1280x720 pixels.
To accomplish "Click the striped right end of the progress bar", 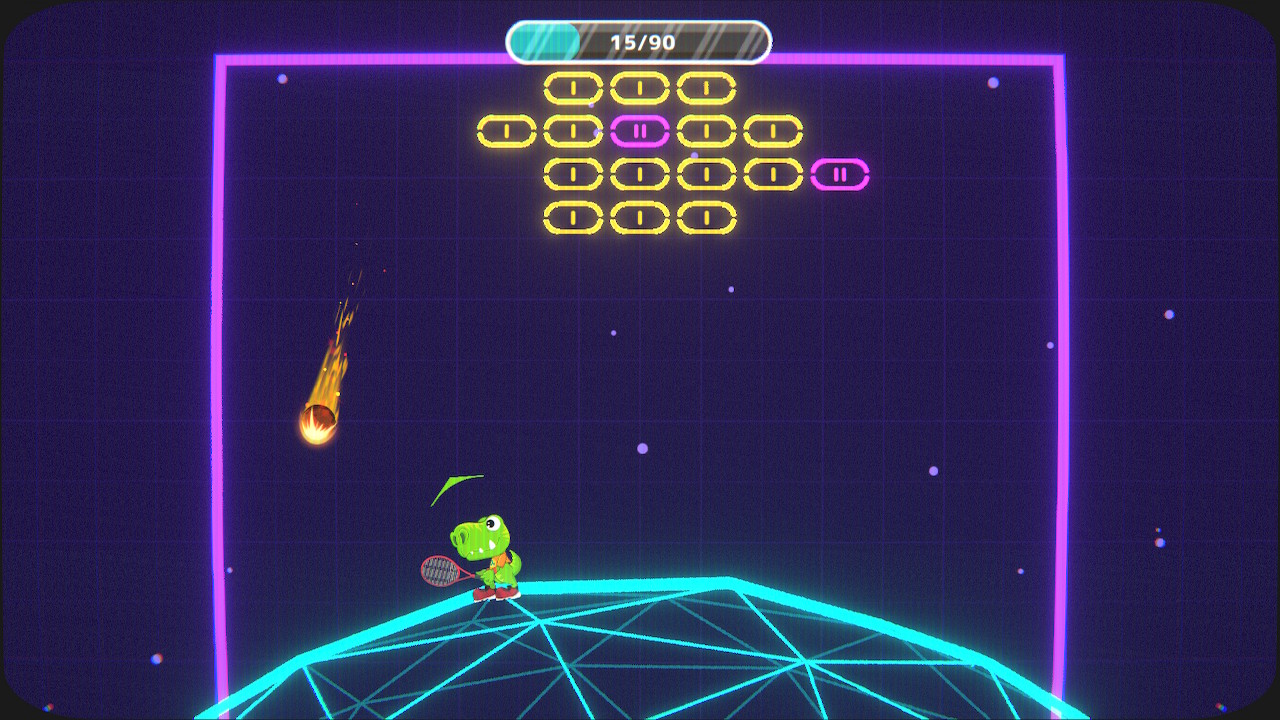I will (735, 40).
